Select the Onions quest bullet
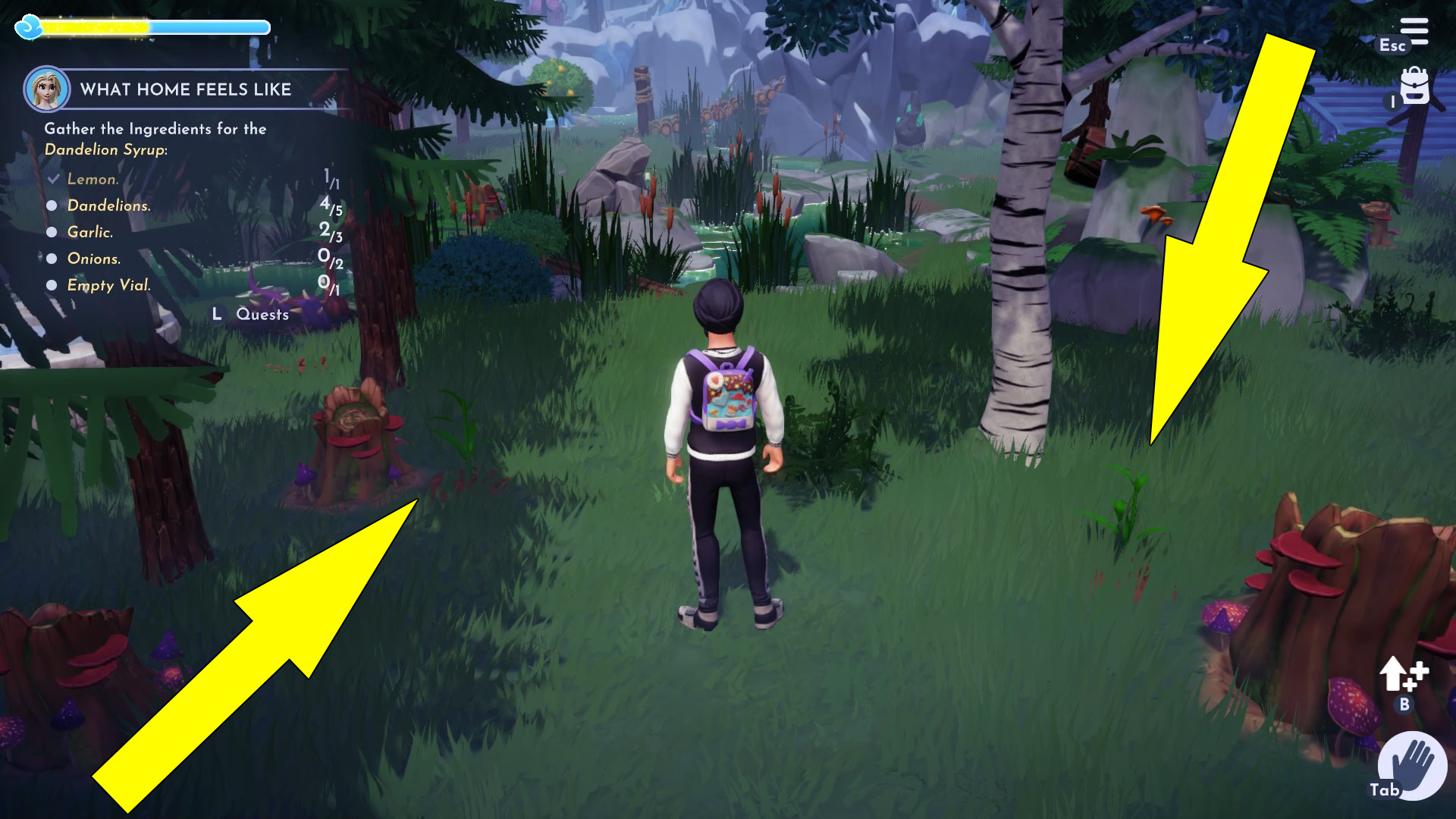Image resolution: width=1456 pixels, height=819 pixels. point(51,259)
